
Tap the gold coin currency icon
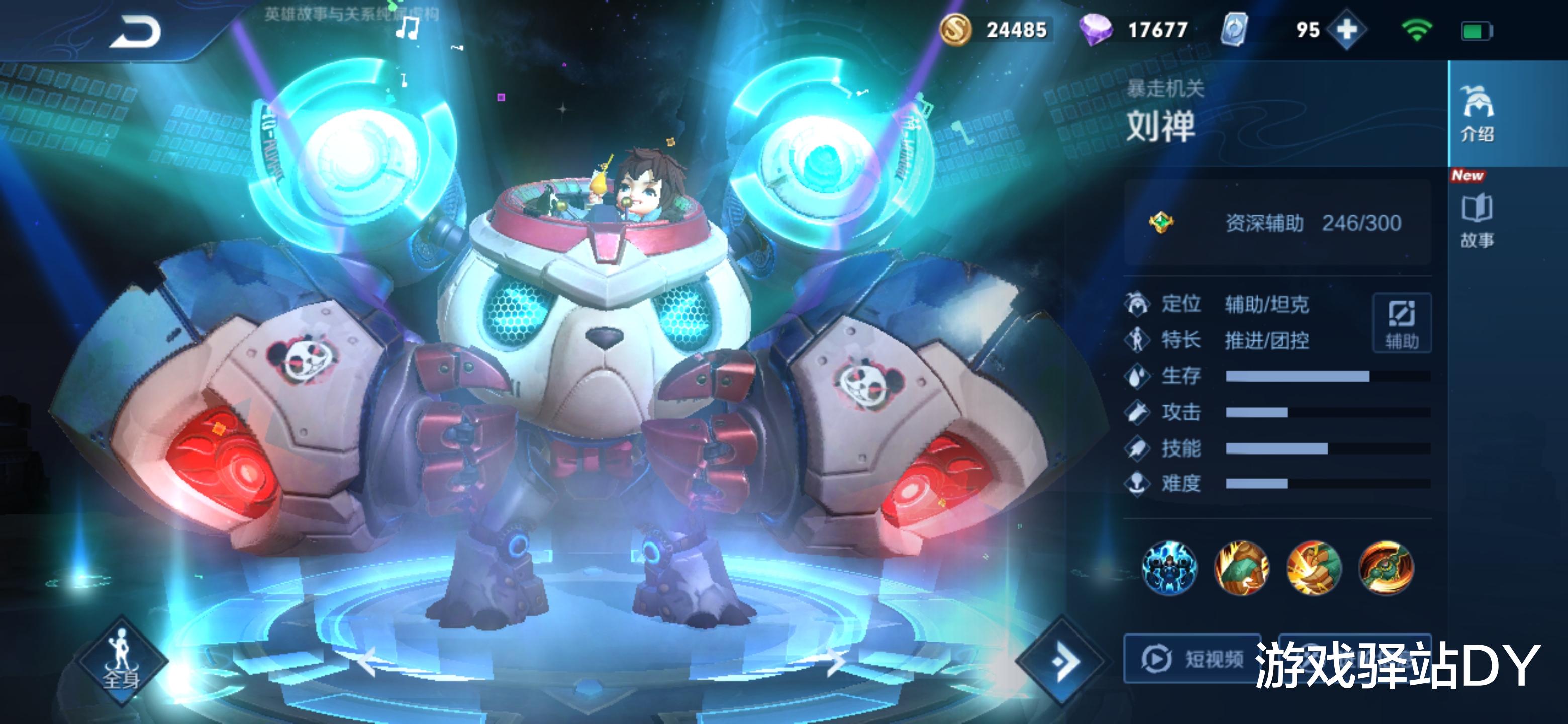[955, 29]
